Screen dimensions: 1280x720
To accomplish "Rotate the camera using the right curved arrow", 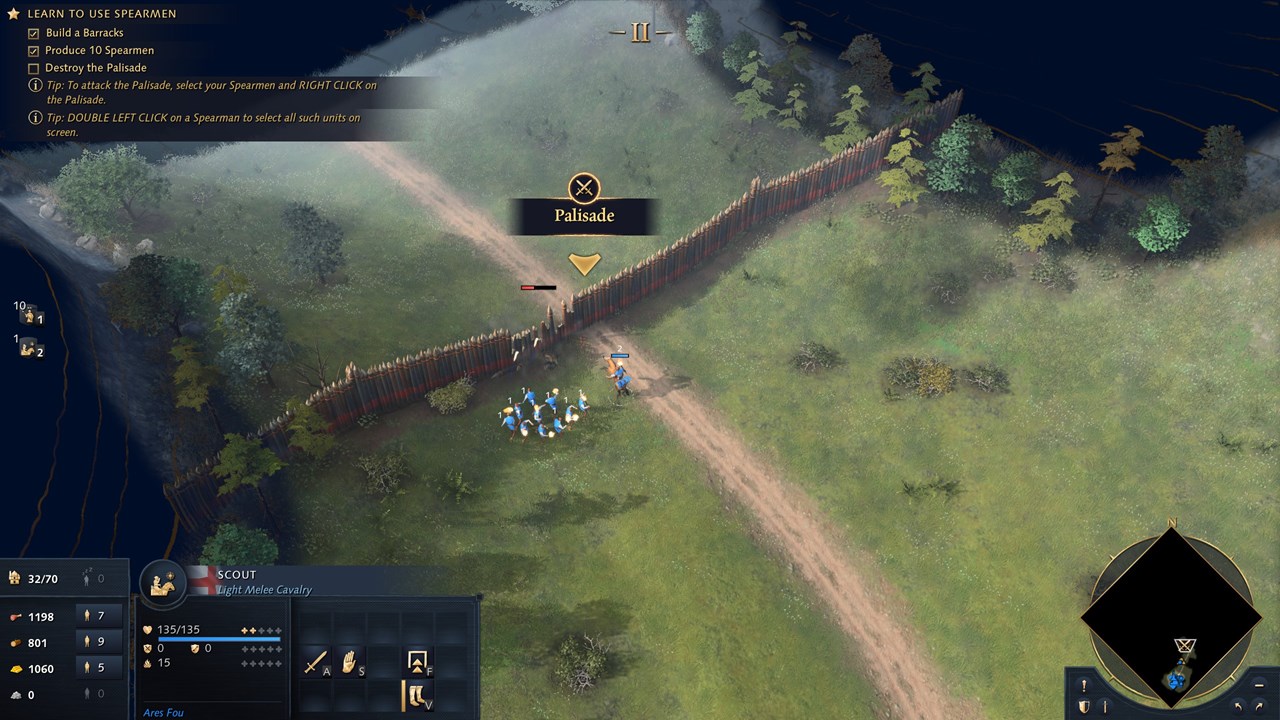I will pyautogui.click(x=1259, y=707).
